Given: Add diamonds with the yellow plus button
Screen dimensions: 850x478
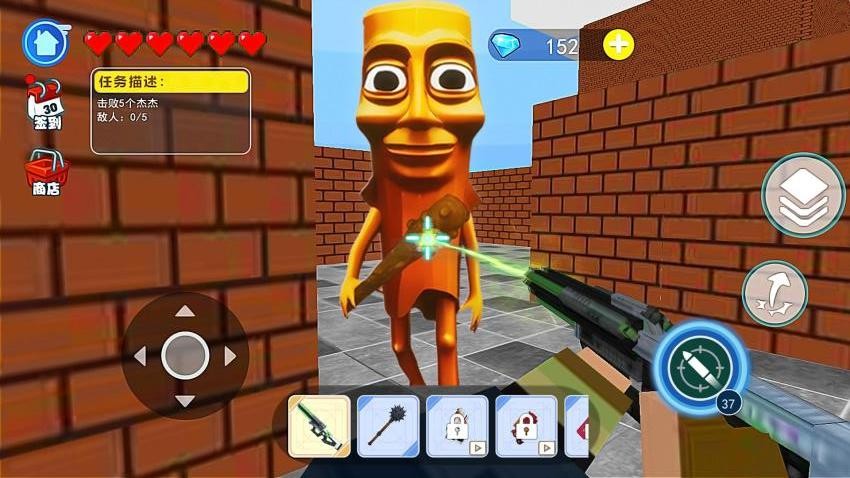Looking at the screenshot, I should [619, 45].
